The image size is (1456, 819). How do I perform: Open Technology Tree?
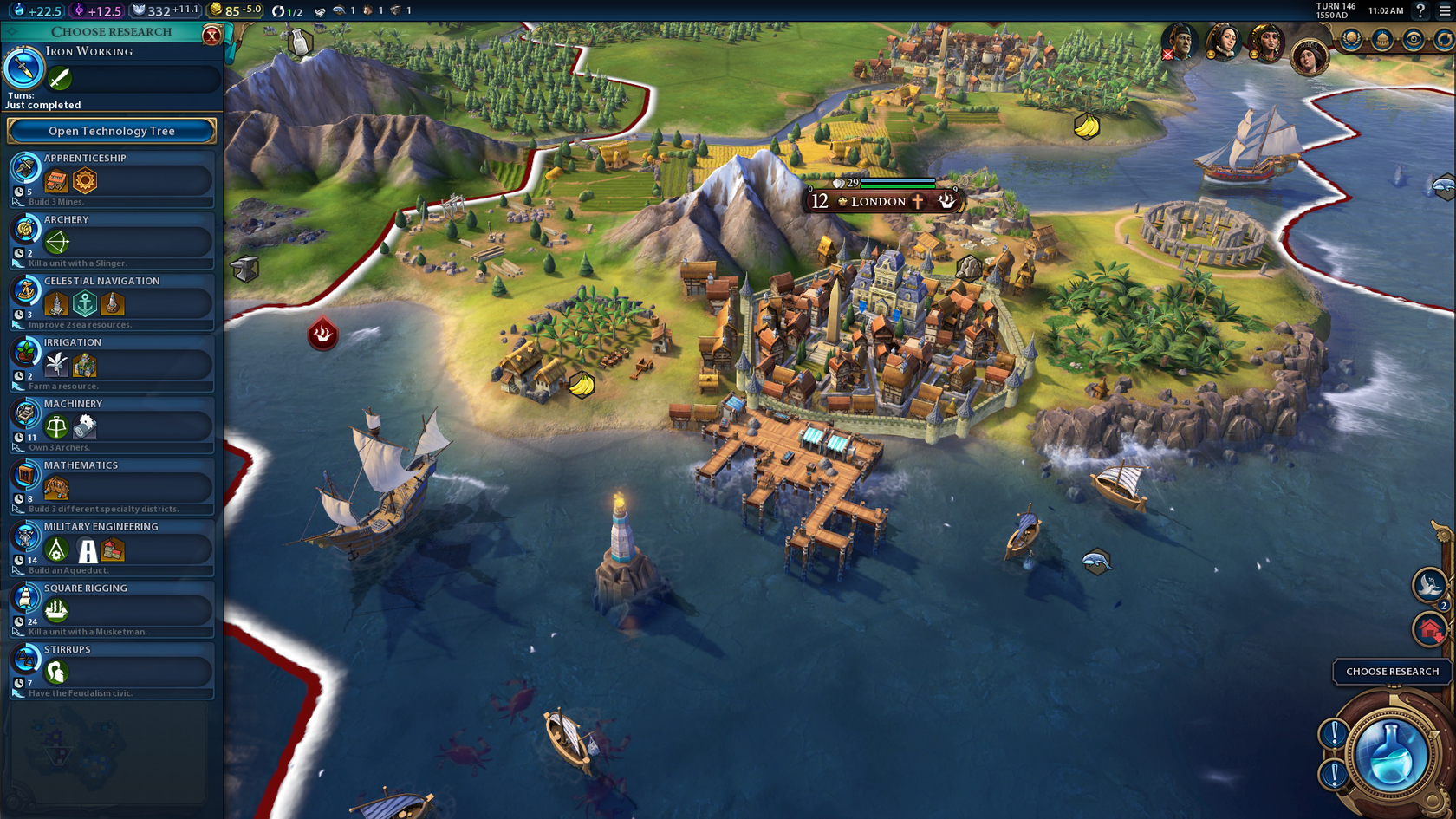110,131
